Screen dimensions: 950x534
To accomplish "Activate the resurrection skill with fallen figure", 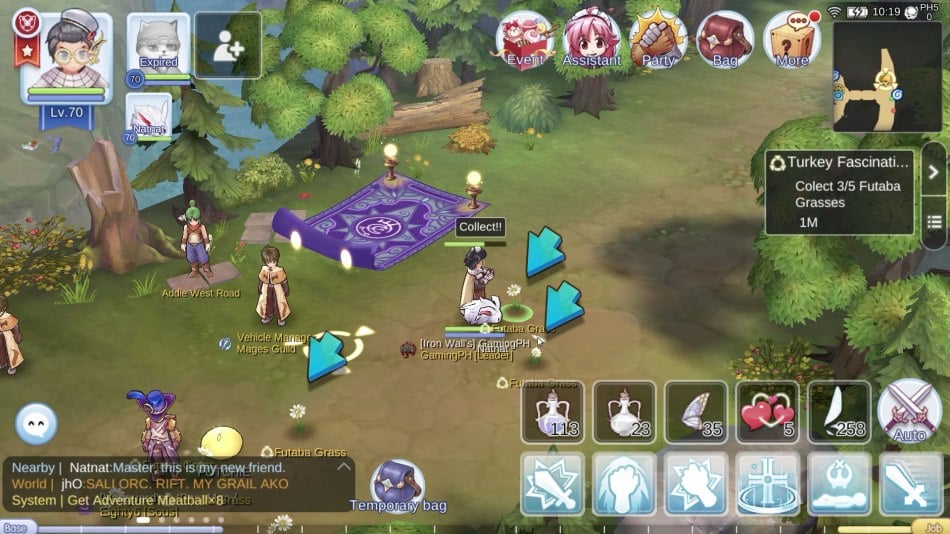I will pyautogui.click(x=839, y=483).
